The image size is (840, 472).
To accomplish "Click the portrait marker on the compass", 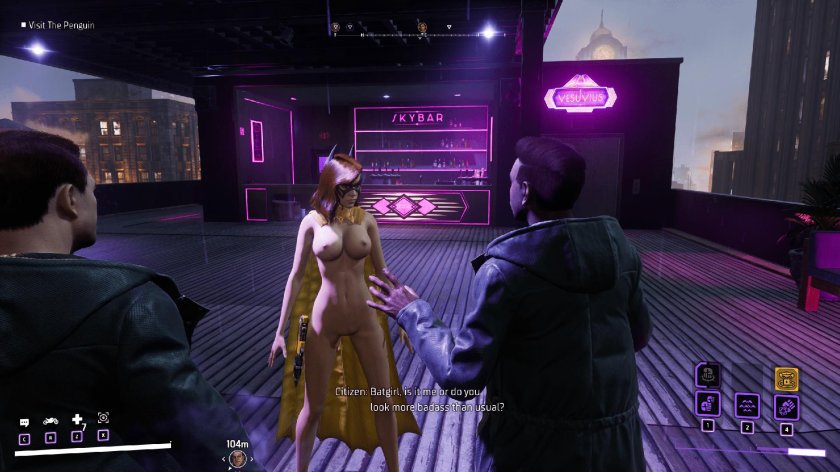I will coord(423,27).
